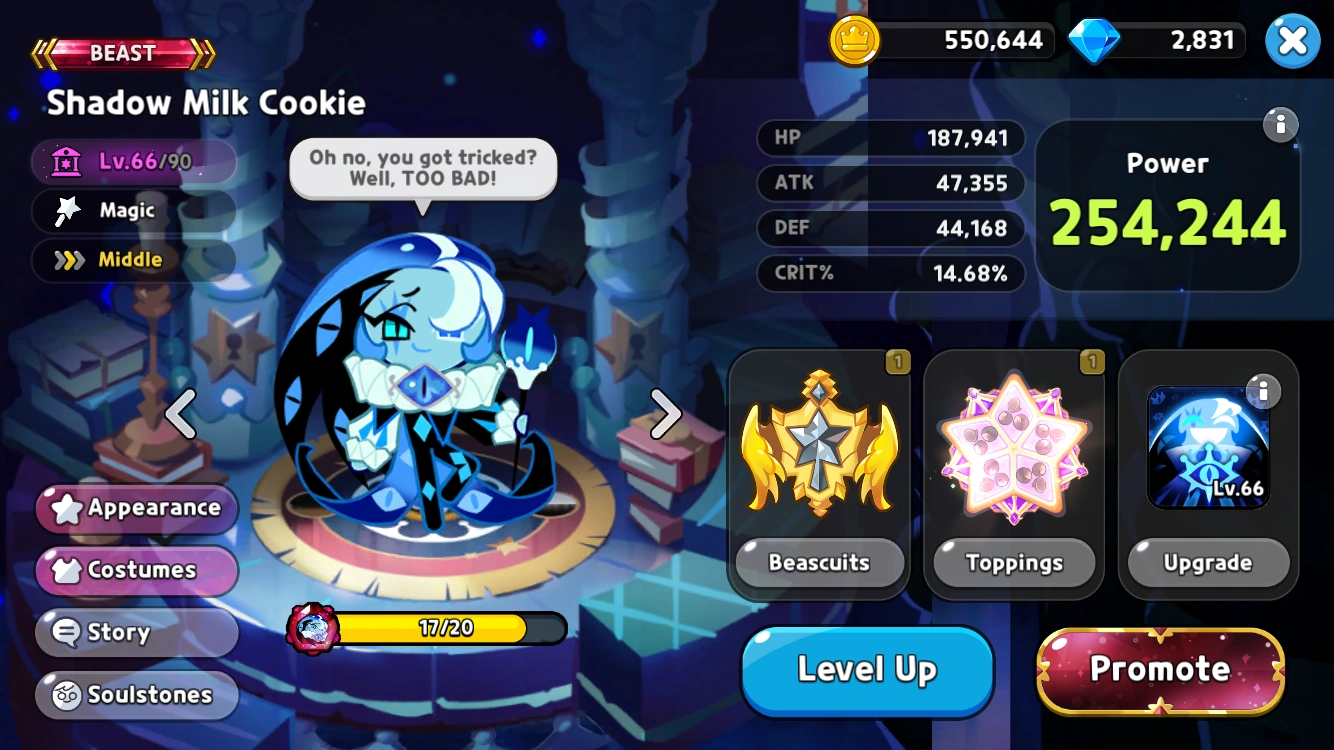The height and width of the screenshot is (750, 1334).
Task: Read Shadow Milk Cookie's Story
Action: click(x=136, y=632)
